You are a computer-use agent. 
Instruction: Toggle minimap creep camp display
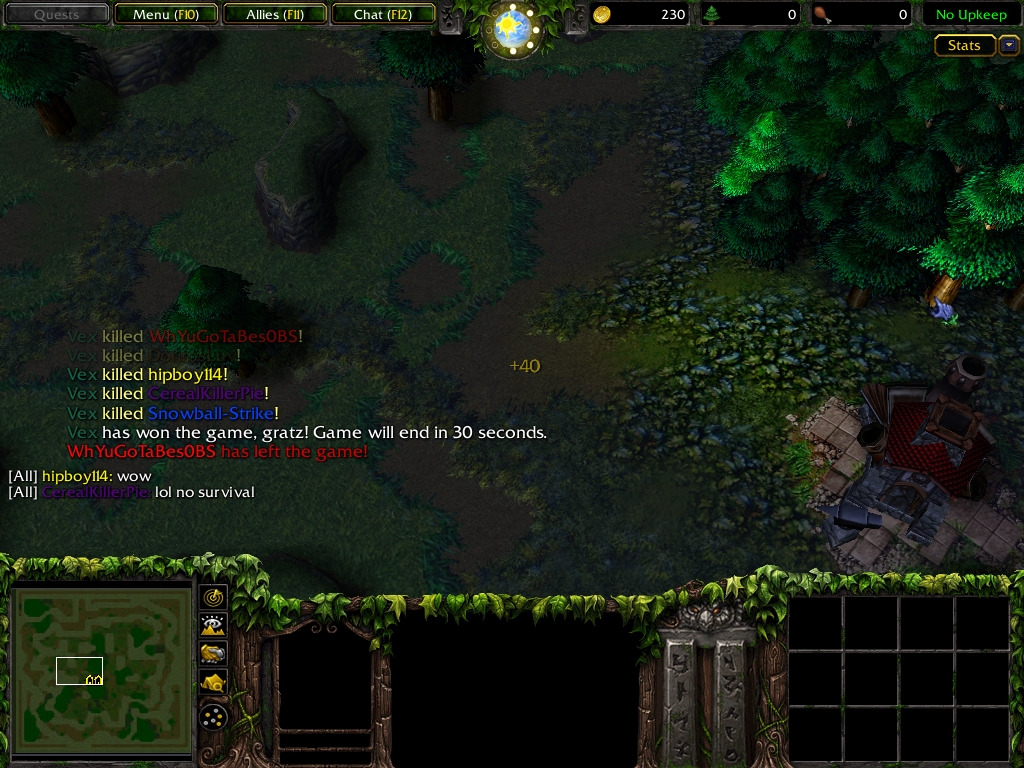pos(214,683)
